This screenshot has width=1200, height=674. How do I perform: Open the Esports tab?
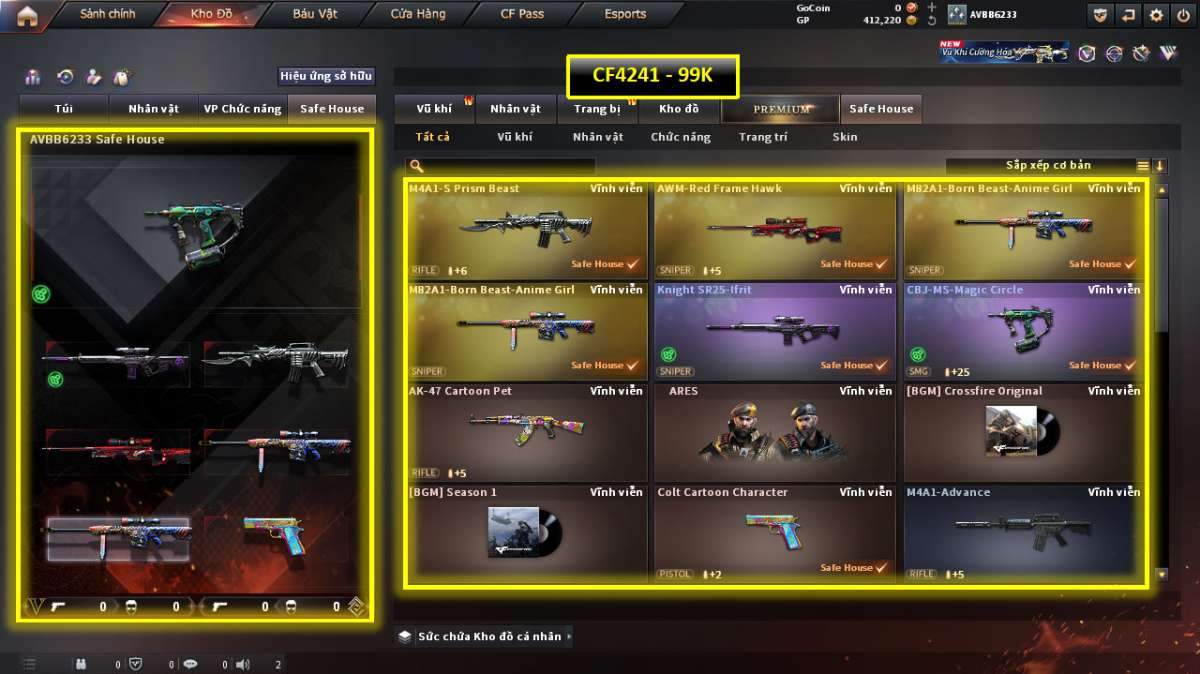(x=625, y=15)
